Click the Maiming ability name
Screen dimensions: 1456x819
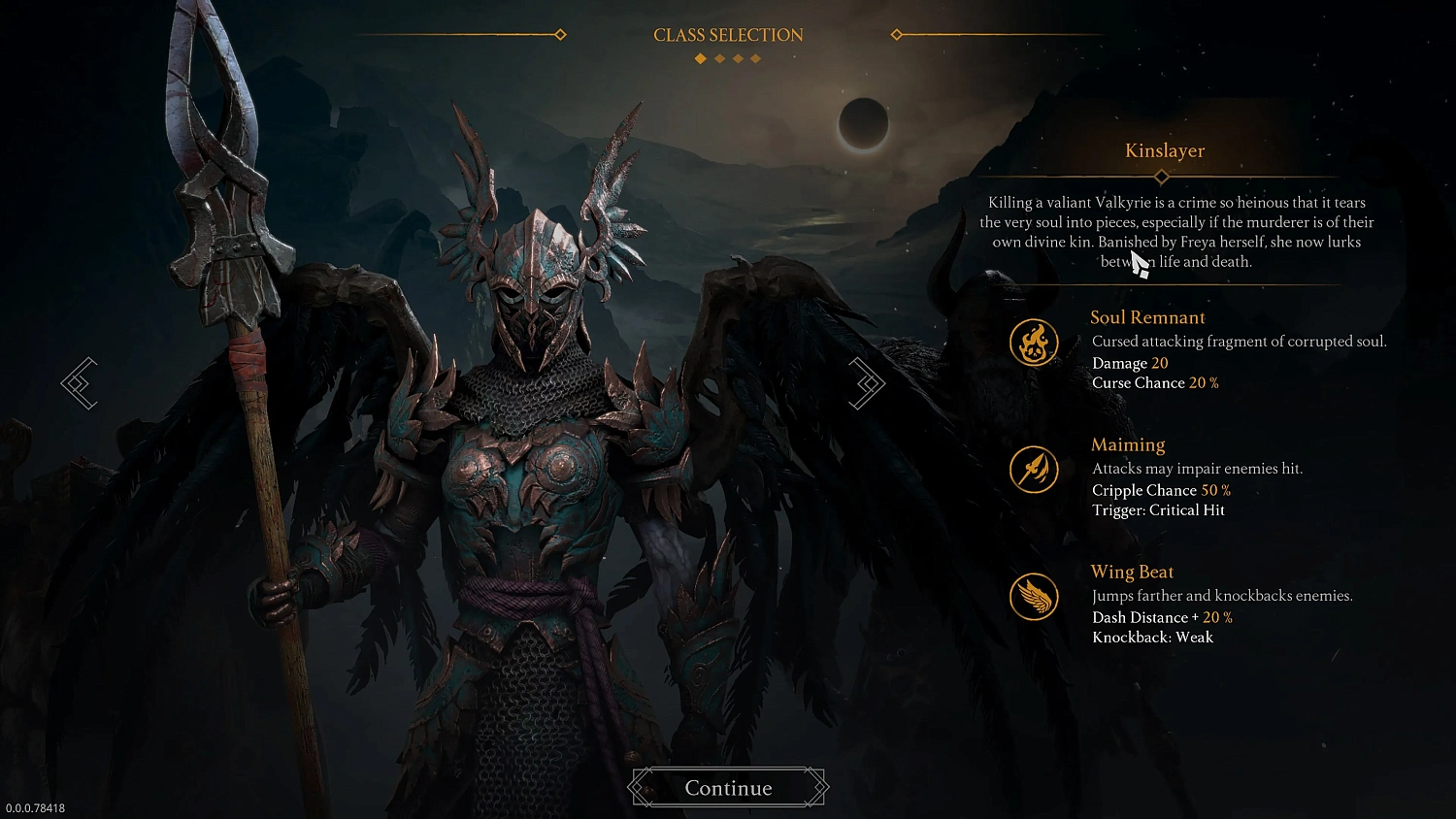coord(1128,444)
